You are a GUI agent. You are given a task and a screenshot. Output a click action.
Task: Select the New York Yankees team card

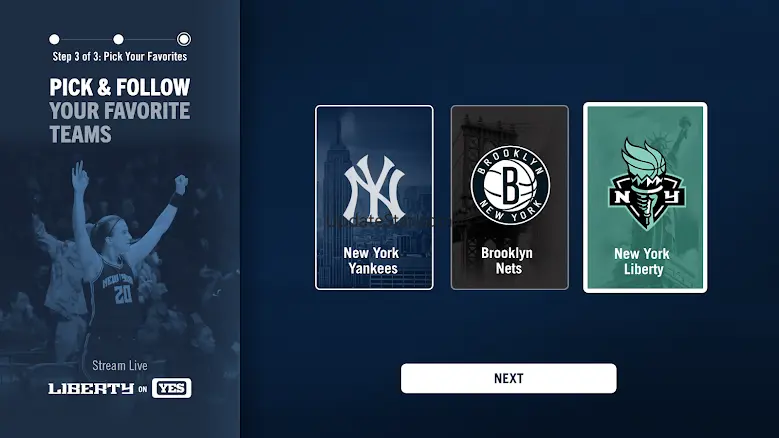374,197
